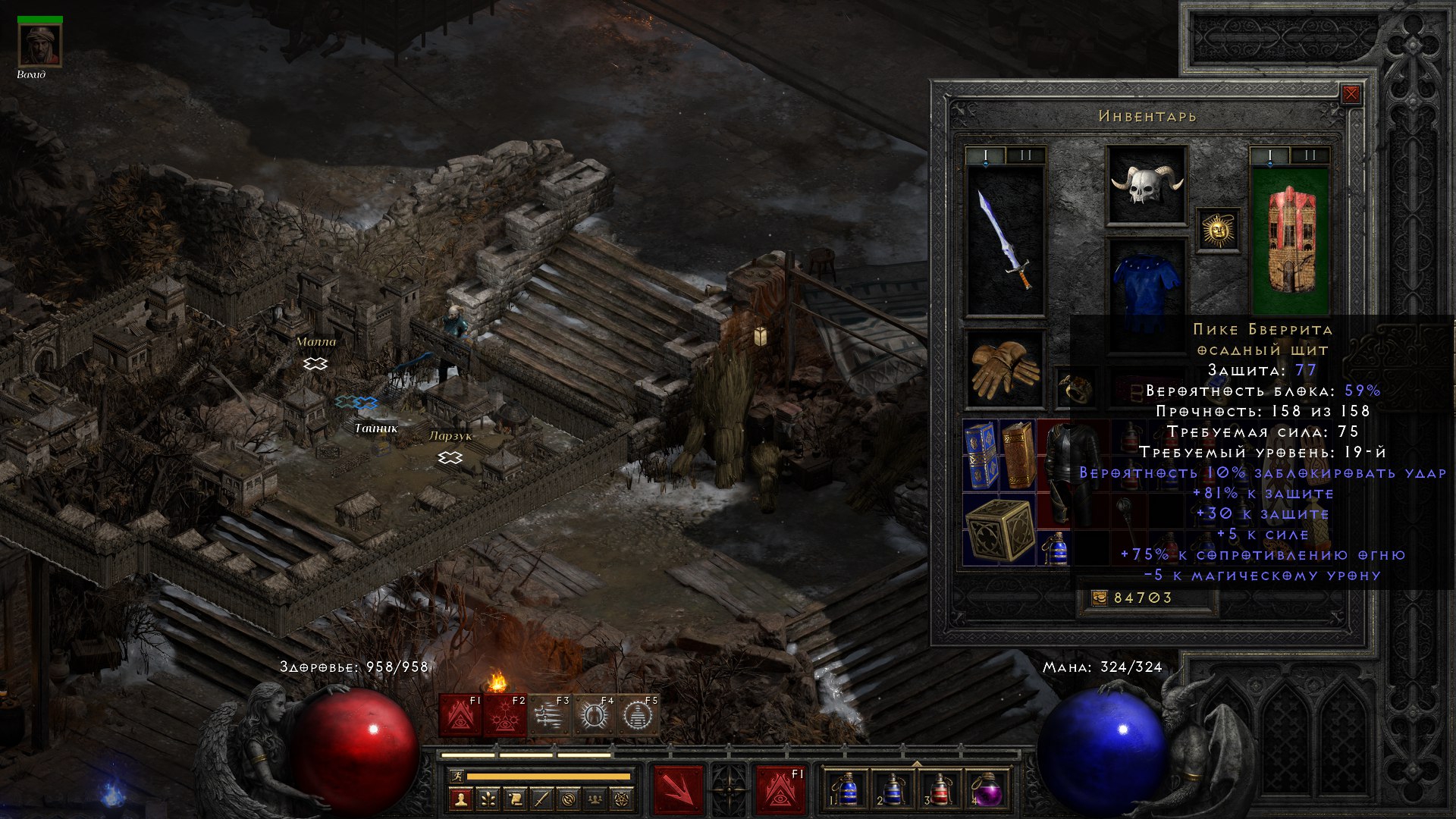This screenshot has height=819, width=1456.
Task: Pick up the Horadric Cube in the inventory
Action: (999, 530)
